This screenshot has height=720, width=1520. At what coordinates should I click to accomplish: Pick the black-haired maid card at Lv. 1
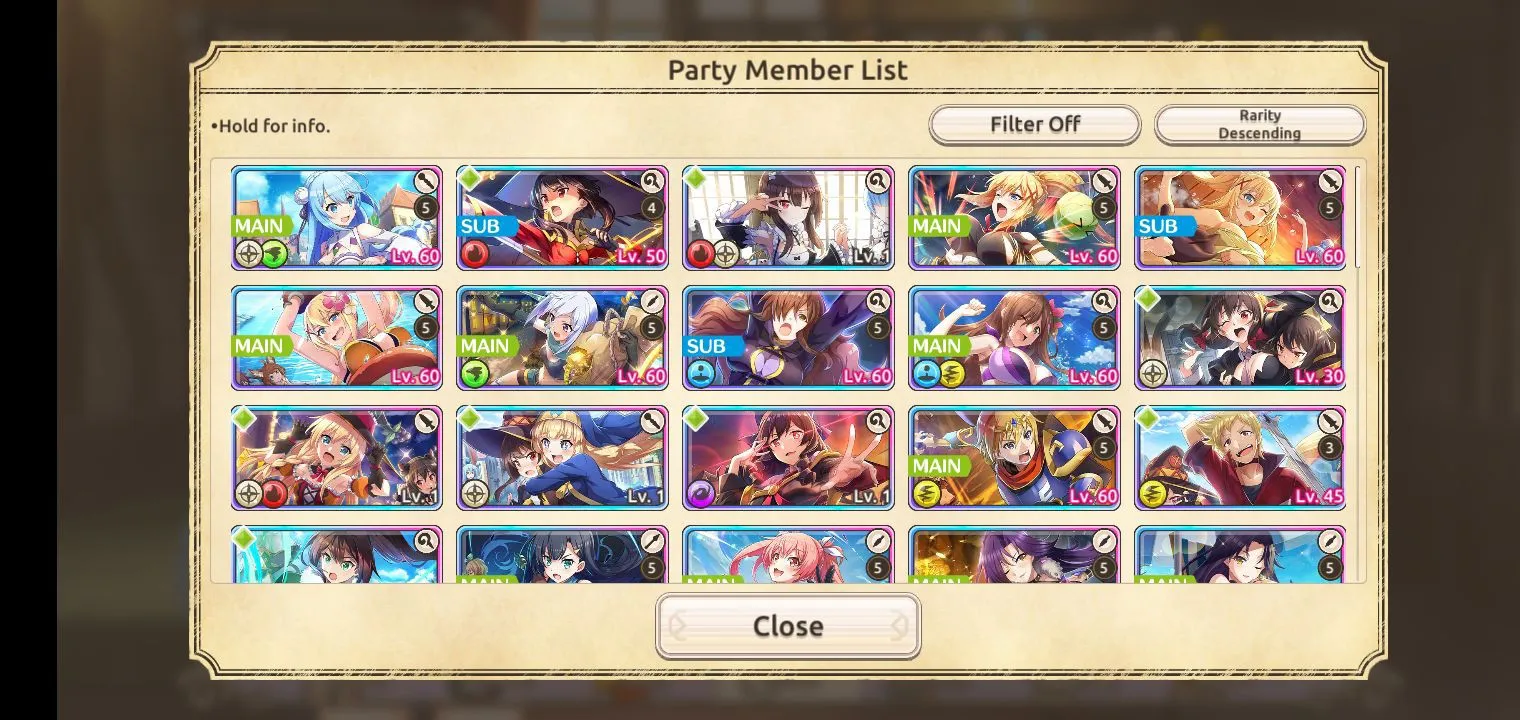pos(788,218)
